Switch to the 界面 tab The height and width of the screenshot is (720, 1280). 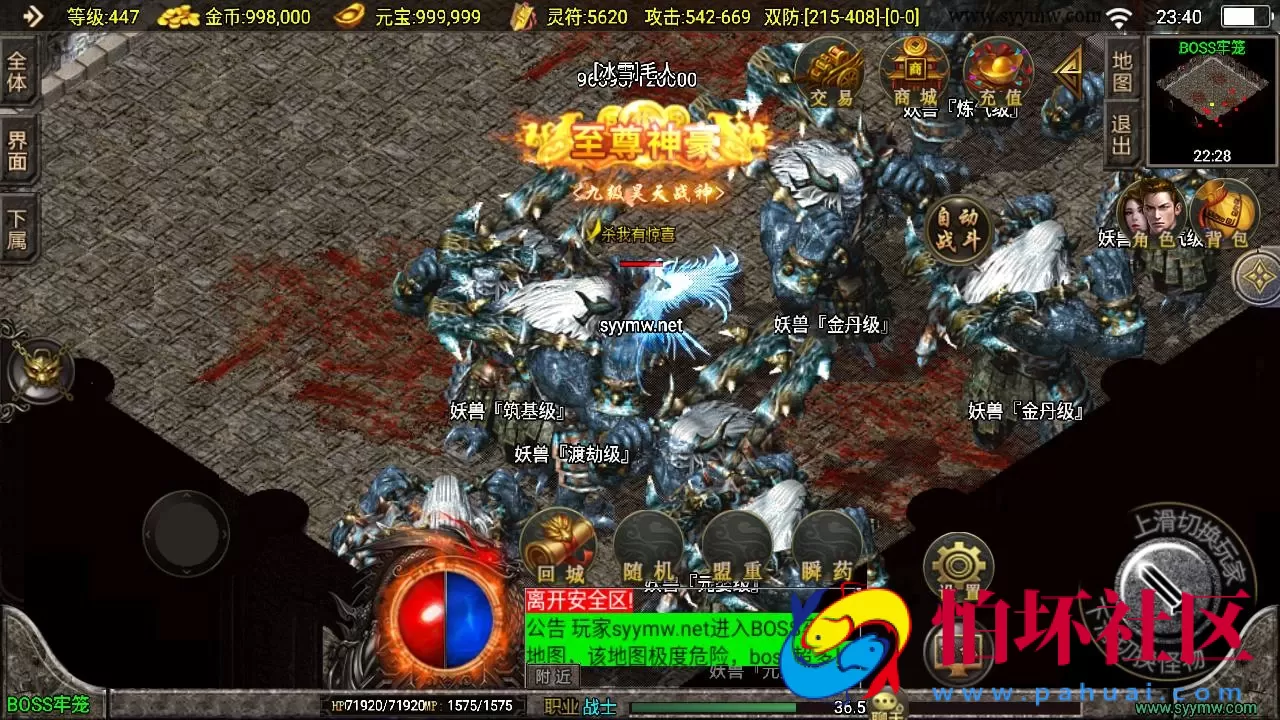click(x=18, y=148)
